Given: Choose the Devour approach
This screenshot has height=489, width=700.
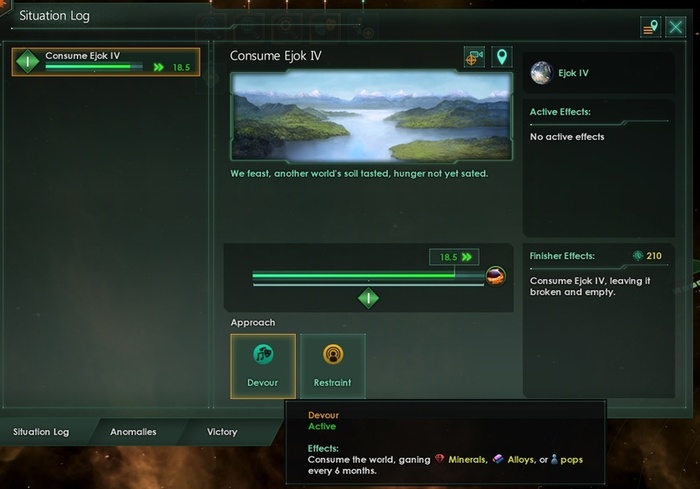Looking at the screenshot, I should point(263,366).
